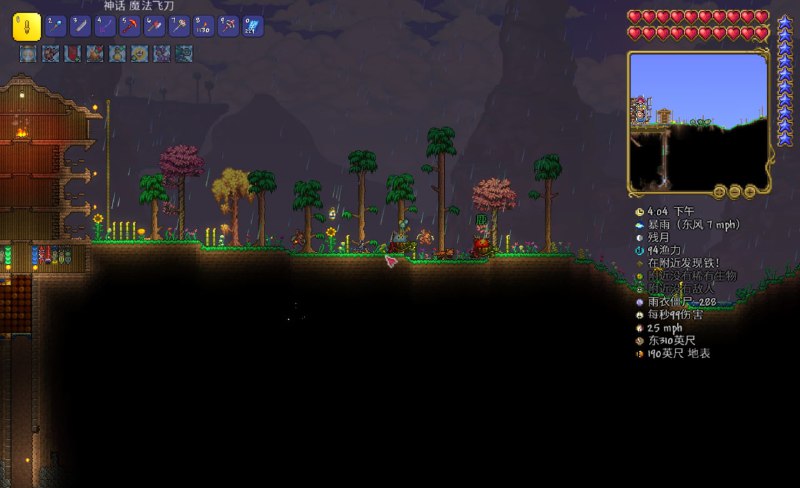Select the highlighted throwing knife hotbar slot
The height and width of the screenshot is (488, 800).
pyautogui.click(x=27, y=26)
